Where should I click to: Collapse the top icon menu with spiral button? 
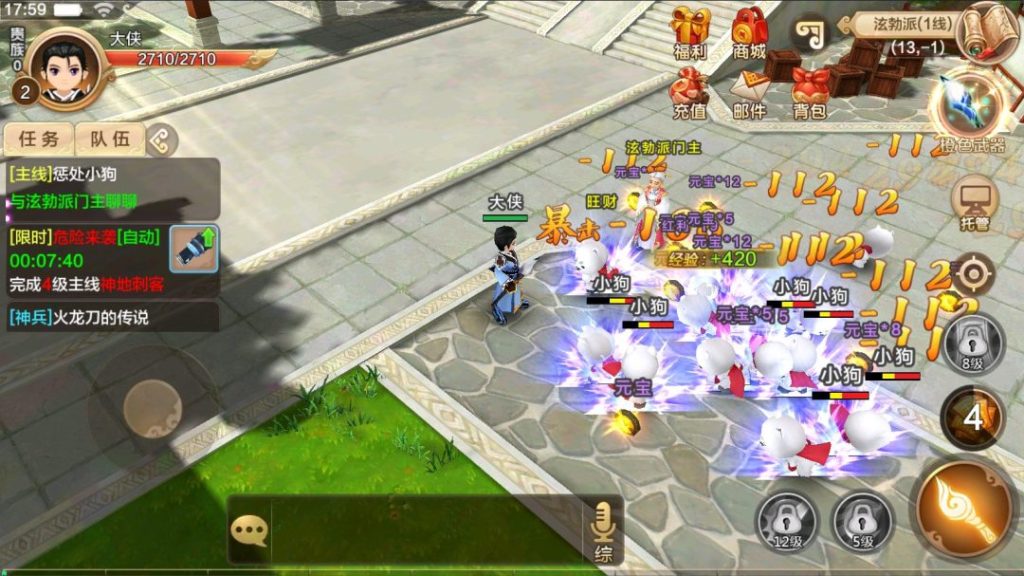(810, 33)
